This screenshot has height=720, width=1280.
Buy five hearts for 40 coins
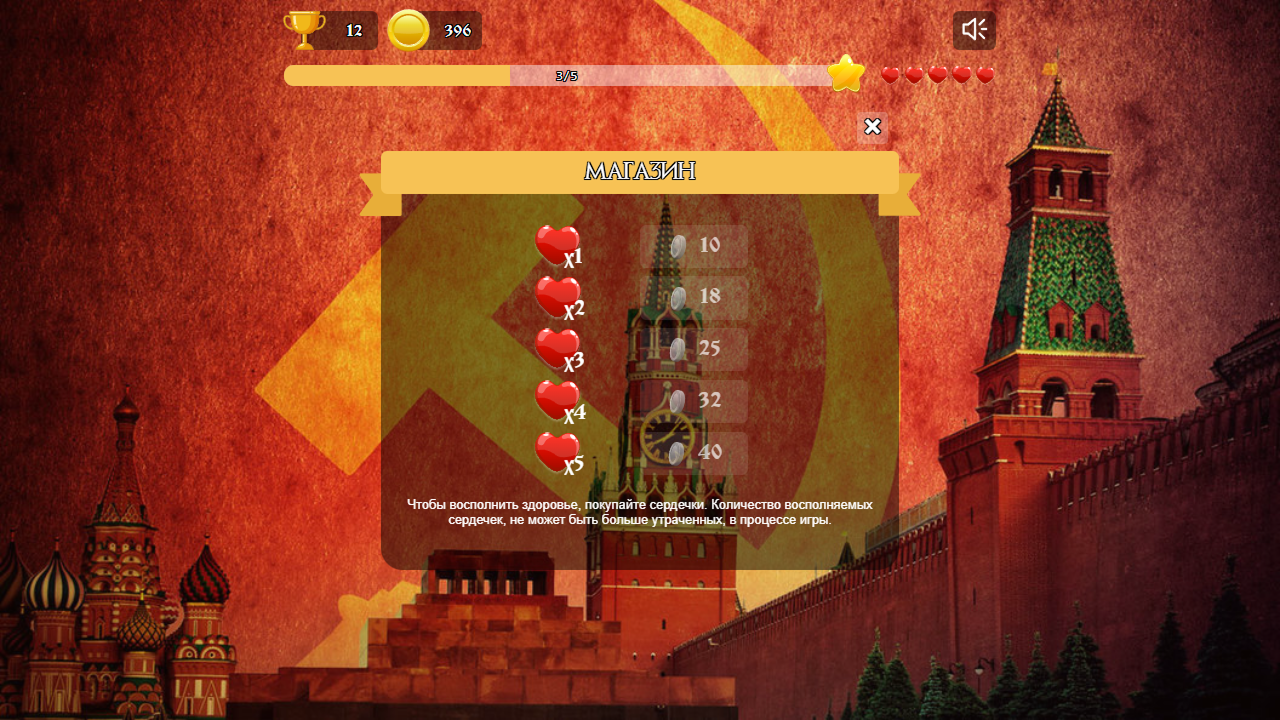693,452
